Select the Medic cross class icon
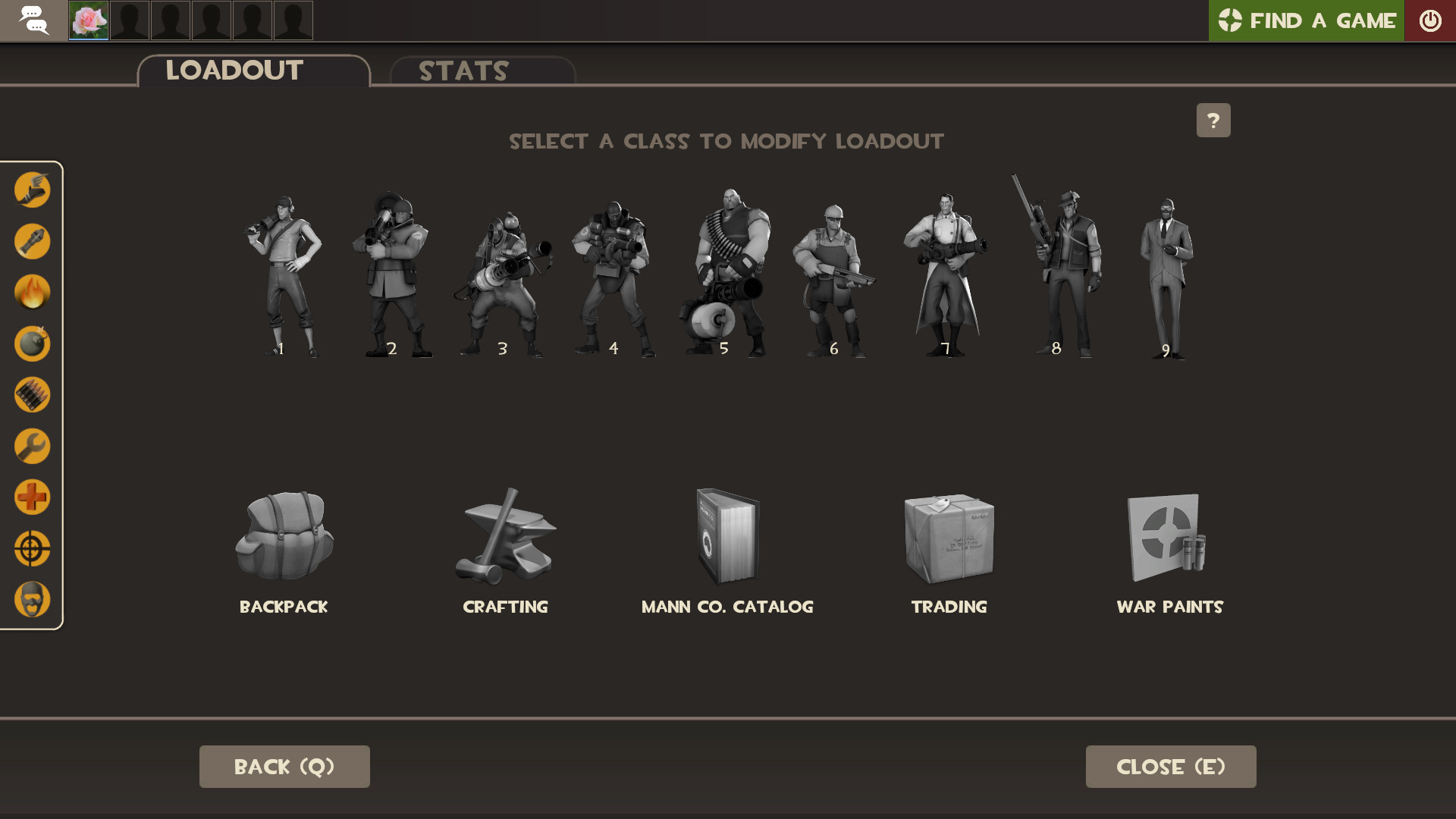1456x819 pixels. (32, 497)
